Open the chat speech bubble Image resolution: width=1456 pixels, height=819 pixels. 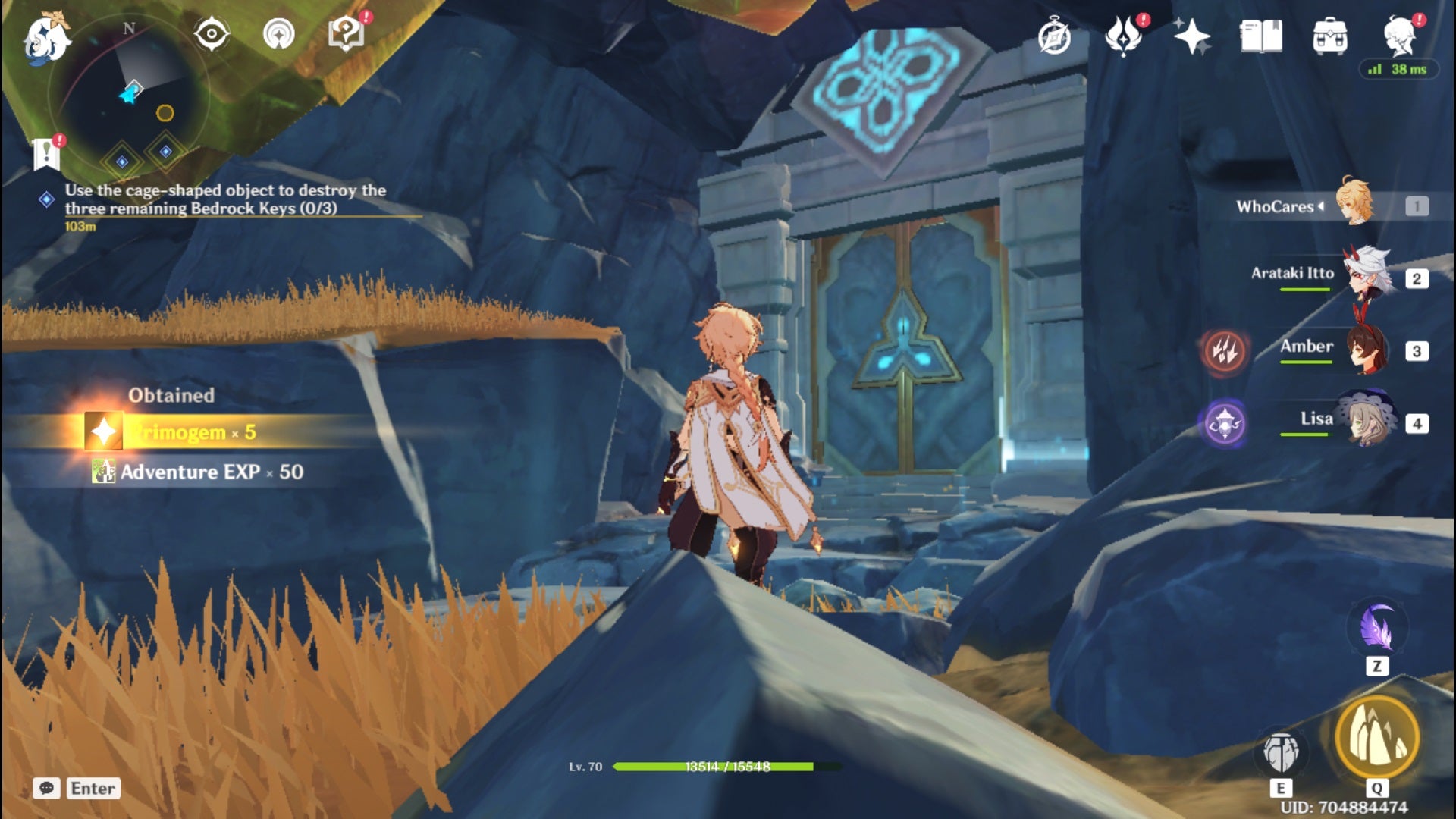tap(46, 789)
